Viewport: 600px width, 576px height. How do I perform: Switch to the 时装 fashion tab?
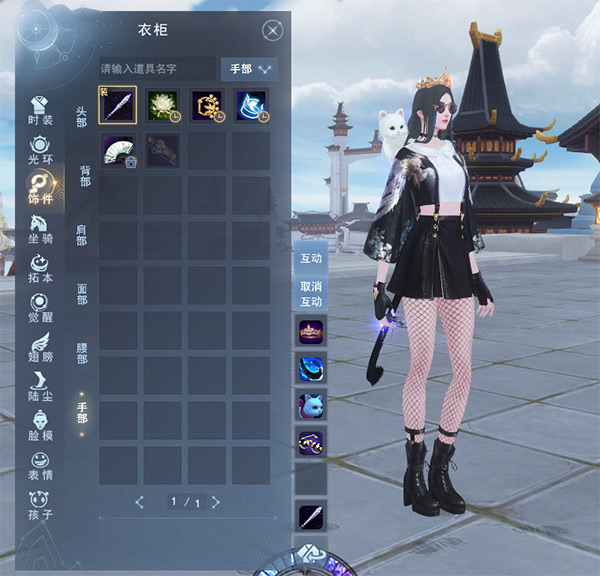[41, 111]
